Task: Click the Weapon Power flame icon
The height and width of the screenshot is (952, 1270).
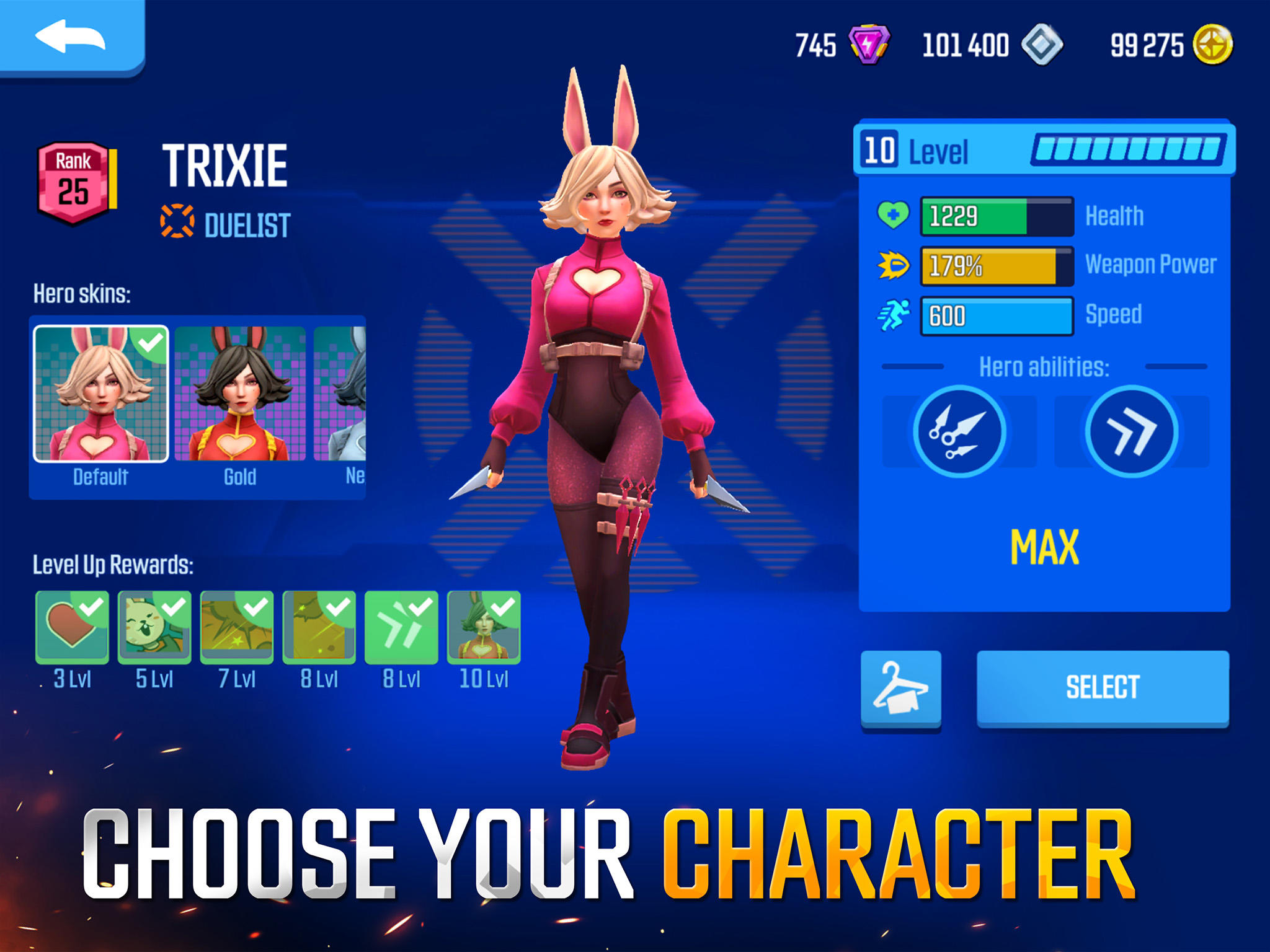Action: 894,265
